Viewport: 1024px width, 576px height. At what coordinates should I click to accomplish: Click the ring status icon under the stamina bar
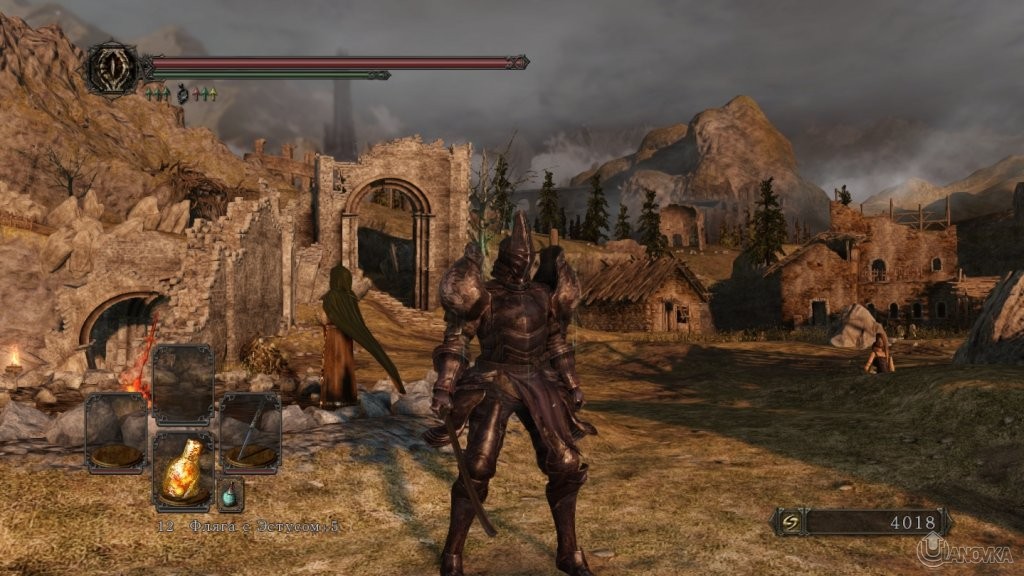pos(182,94)
